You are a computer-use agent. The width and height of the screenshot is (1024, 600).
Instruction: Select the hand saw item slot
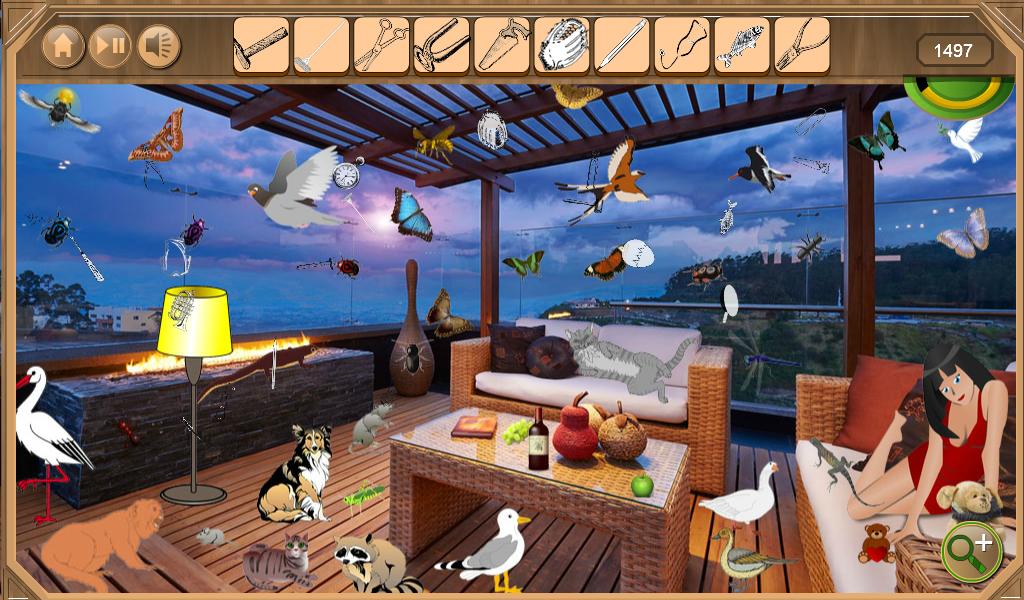click(501, 45)
